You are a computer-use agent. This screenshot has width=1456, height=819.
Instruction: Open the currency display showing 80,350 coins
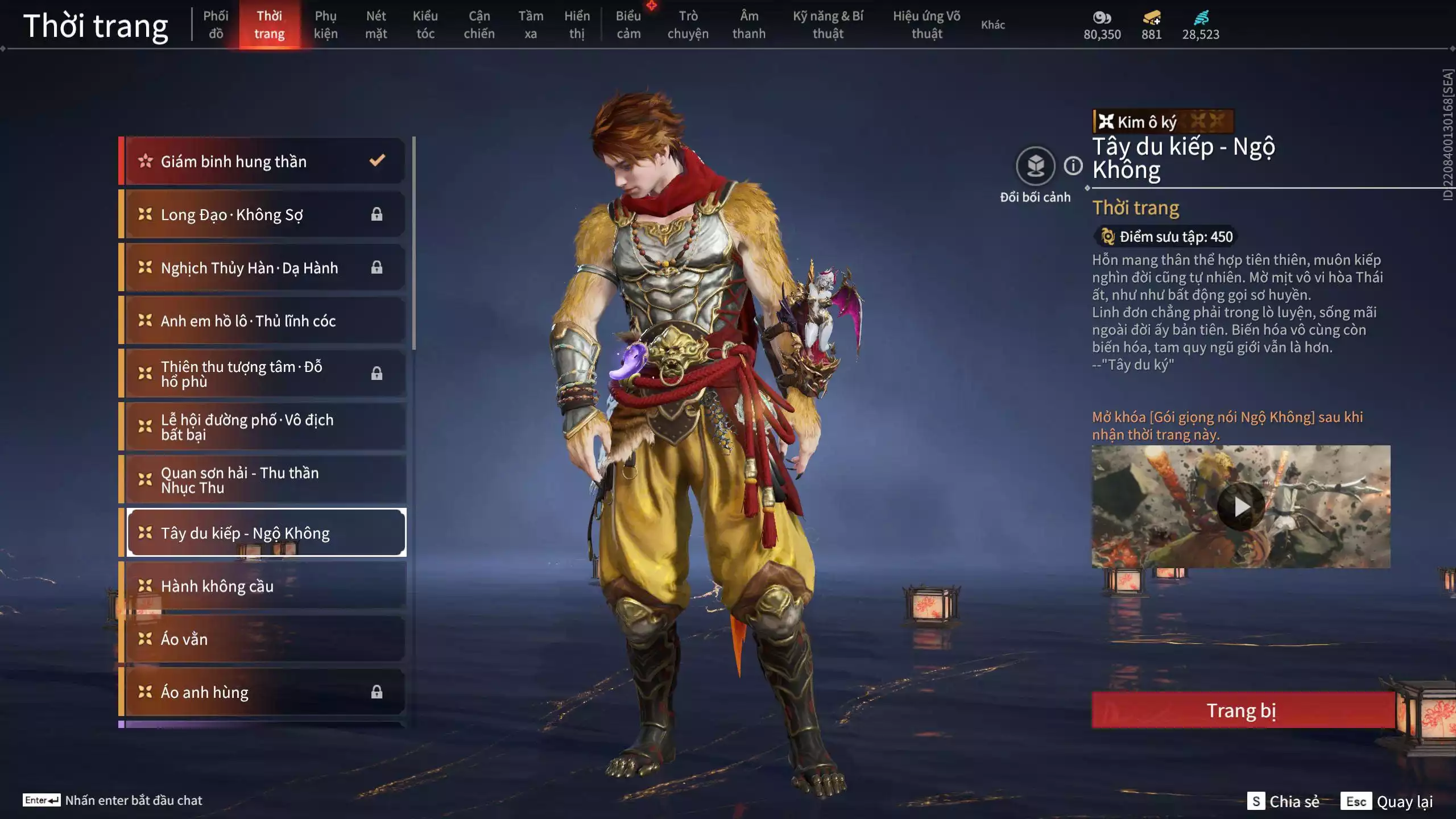1102,23
